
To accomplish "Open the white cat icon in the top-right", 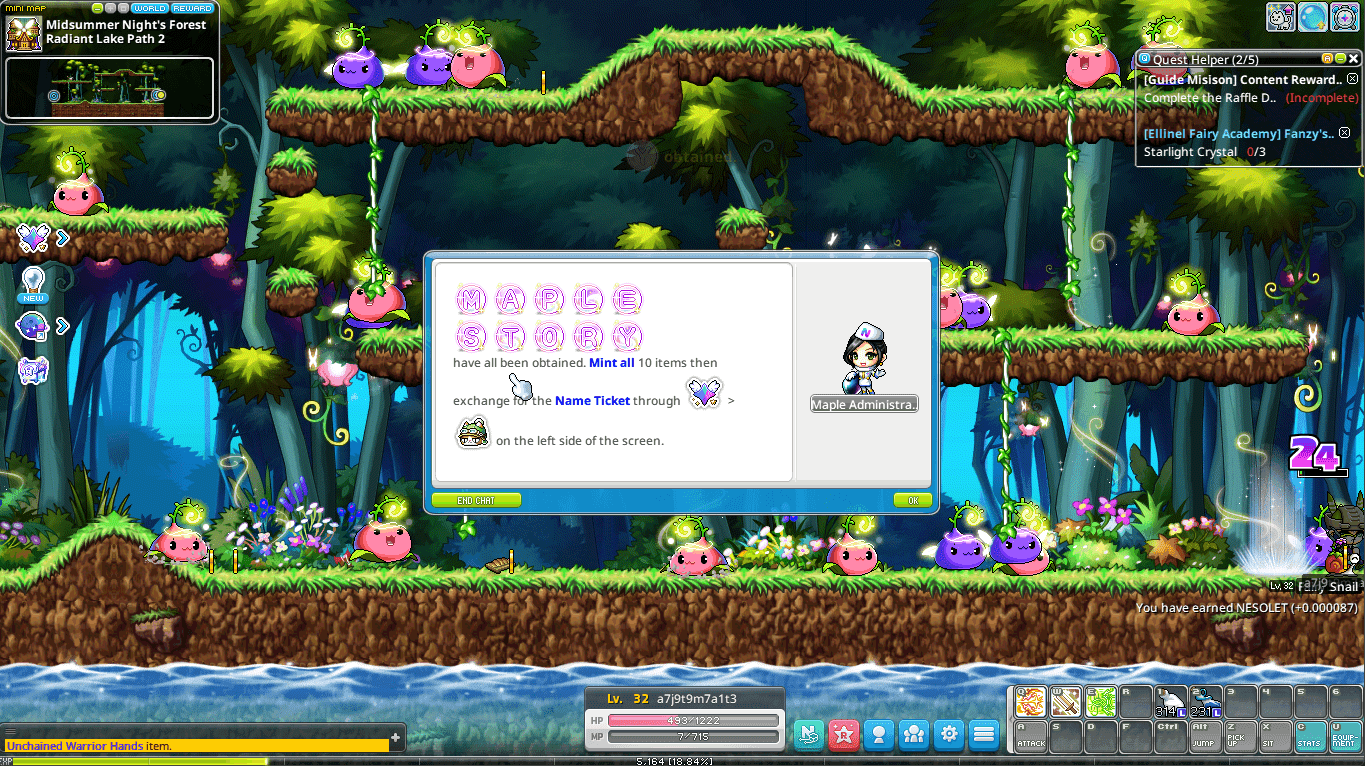I will [x=1281, y=16].
